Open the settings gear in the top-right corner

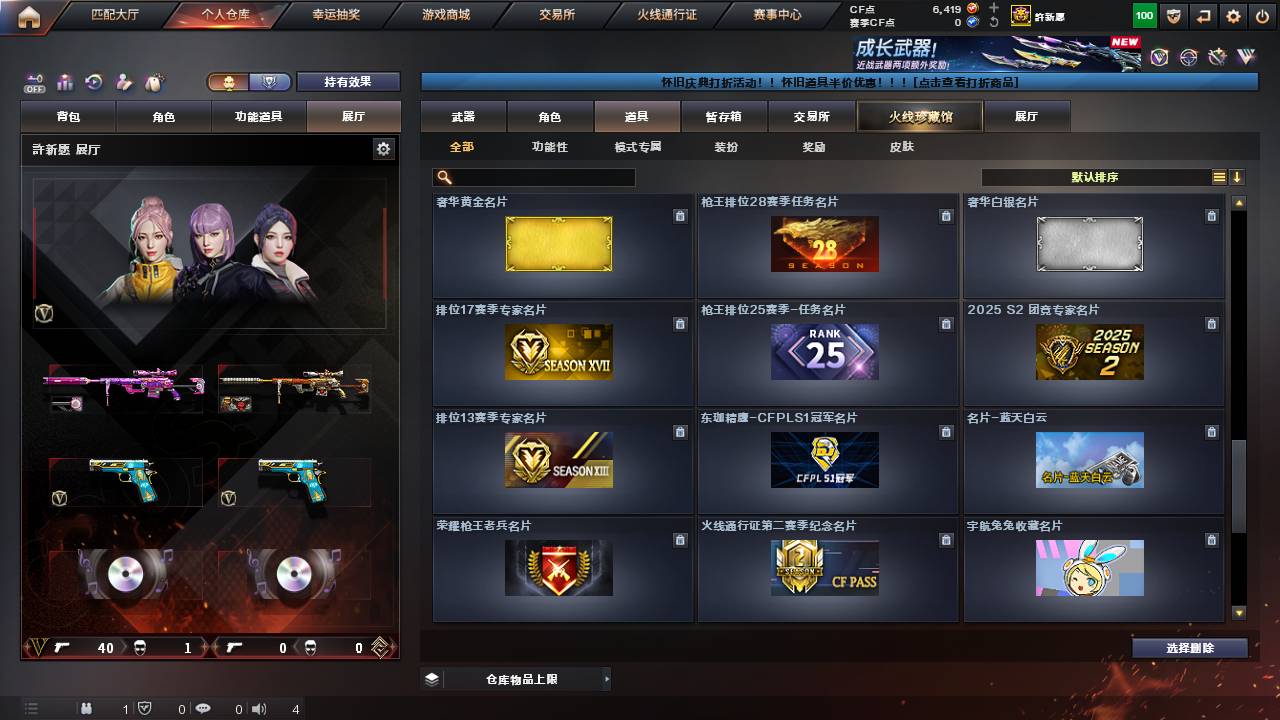click(x=1233, y=15)
